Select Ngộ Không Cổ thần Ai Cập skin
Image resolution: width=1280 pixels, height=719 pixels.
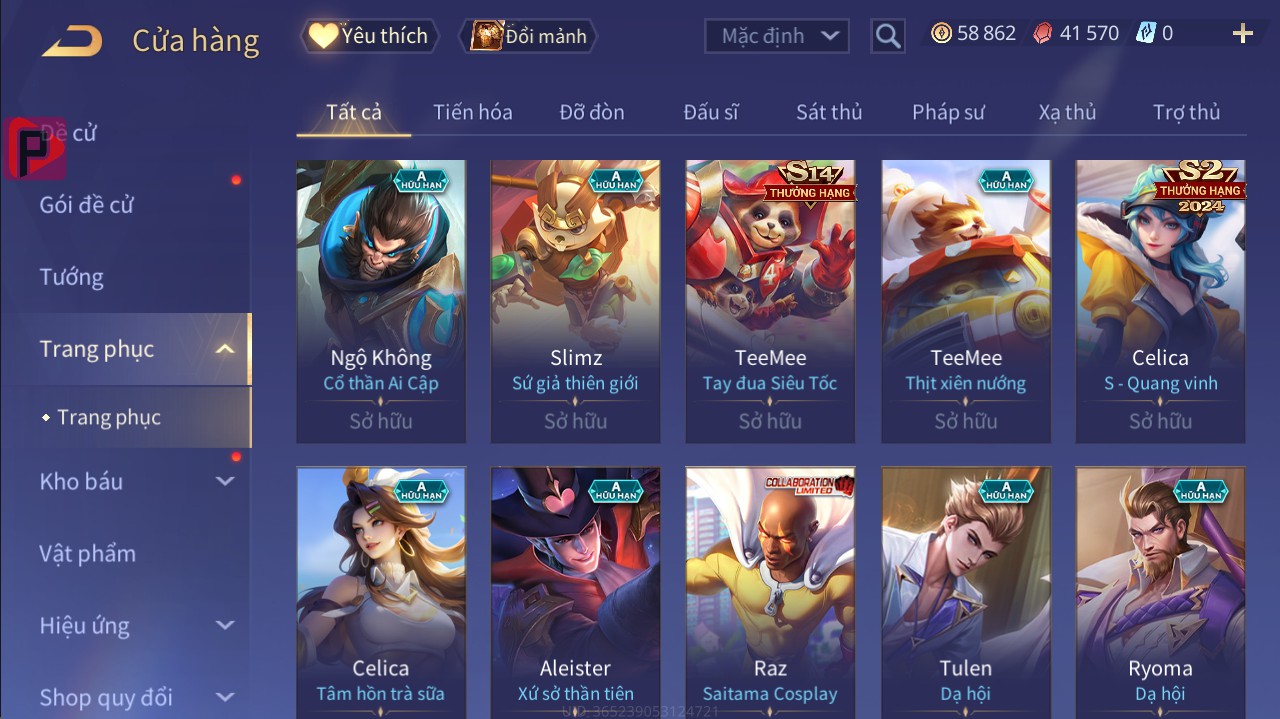tap(381, 301)
